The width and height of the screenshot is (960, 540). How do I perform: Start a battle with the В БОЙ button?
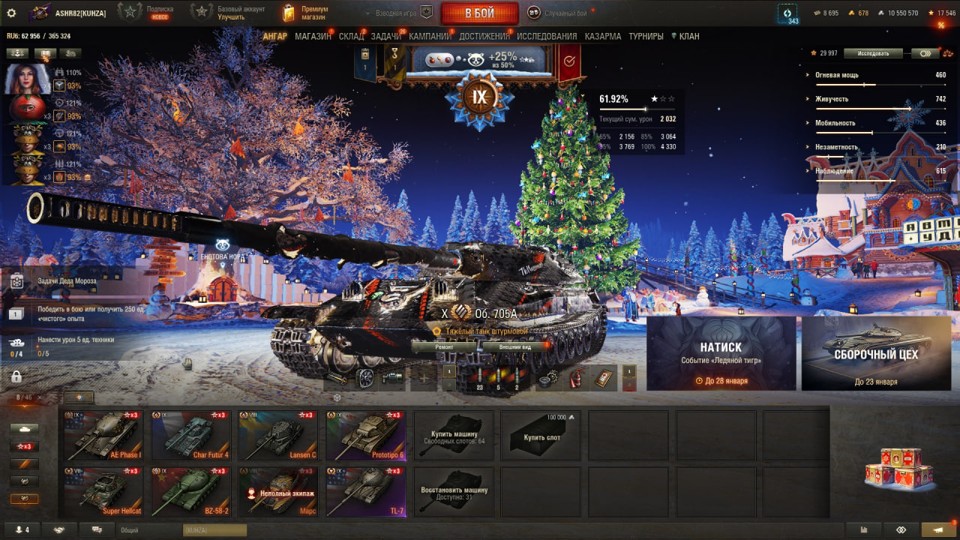pyautogui.click(x=480, y=13)
